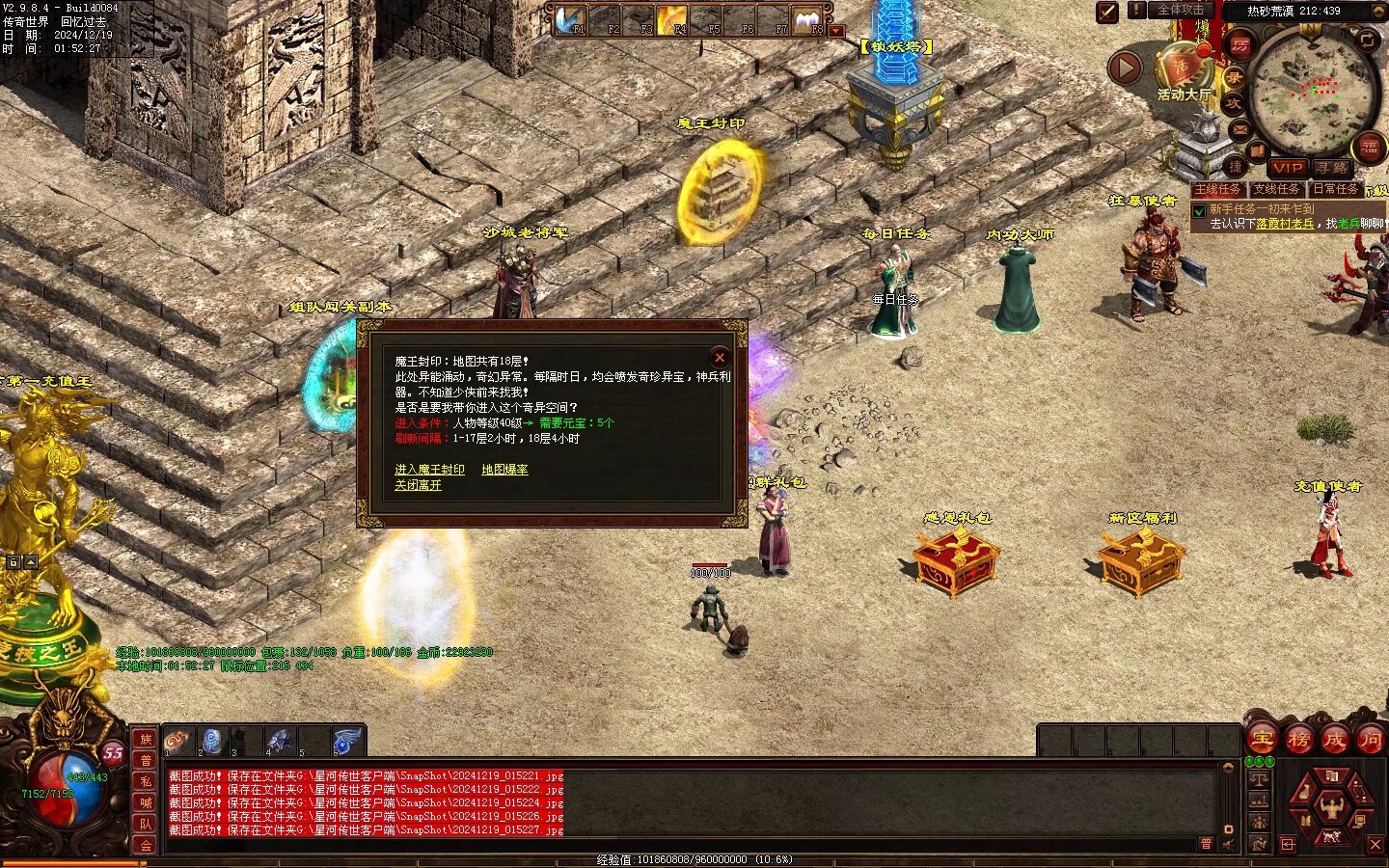The image size is (1389, 868).
Task: Enter the 魔王封印 dungeon via dialog link
Action: coord(429,470)
